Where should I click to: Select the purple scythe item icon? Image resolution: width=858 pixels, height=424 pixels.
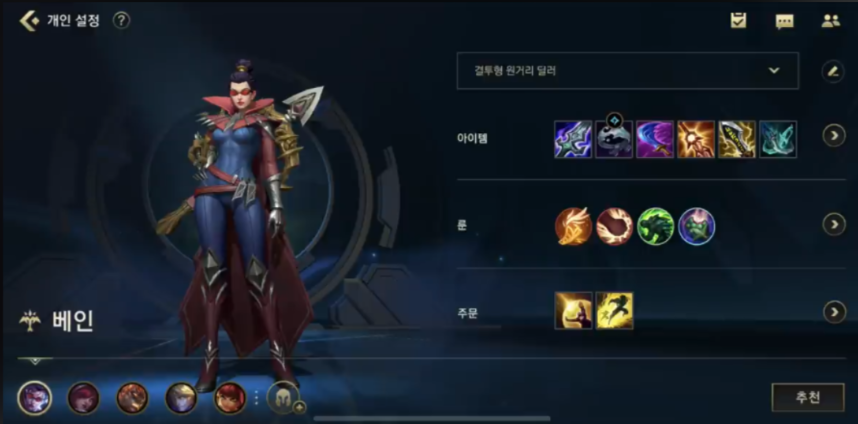(655, 139)
